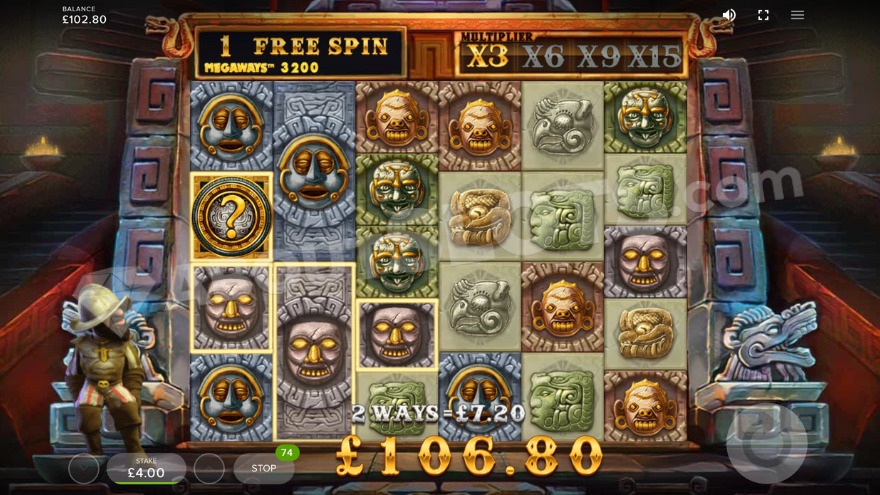Screen dimensions: 880x495
Task: Stop the autoplay spins
Action: (x=264, y=468)
